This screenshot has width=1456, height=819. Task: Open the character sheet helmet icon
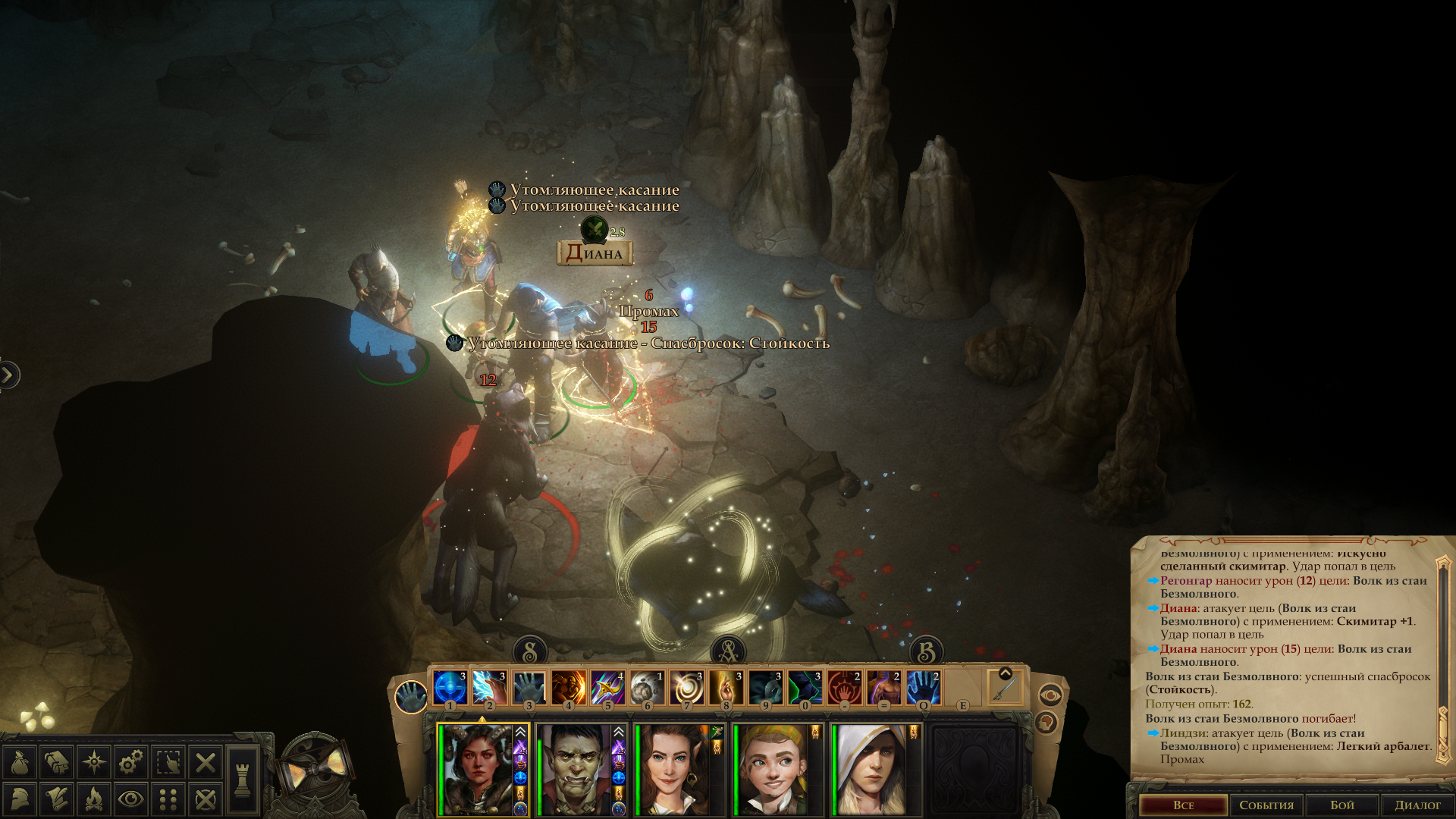(20, 799)
